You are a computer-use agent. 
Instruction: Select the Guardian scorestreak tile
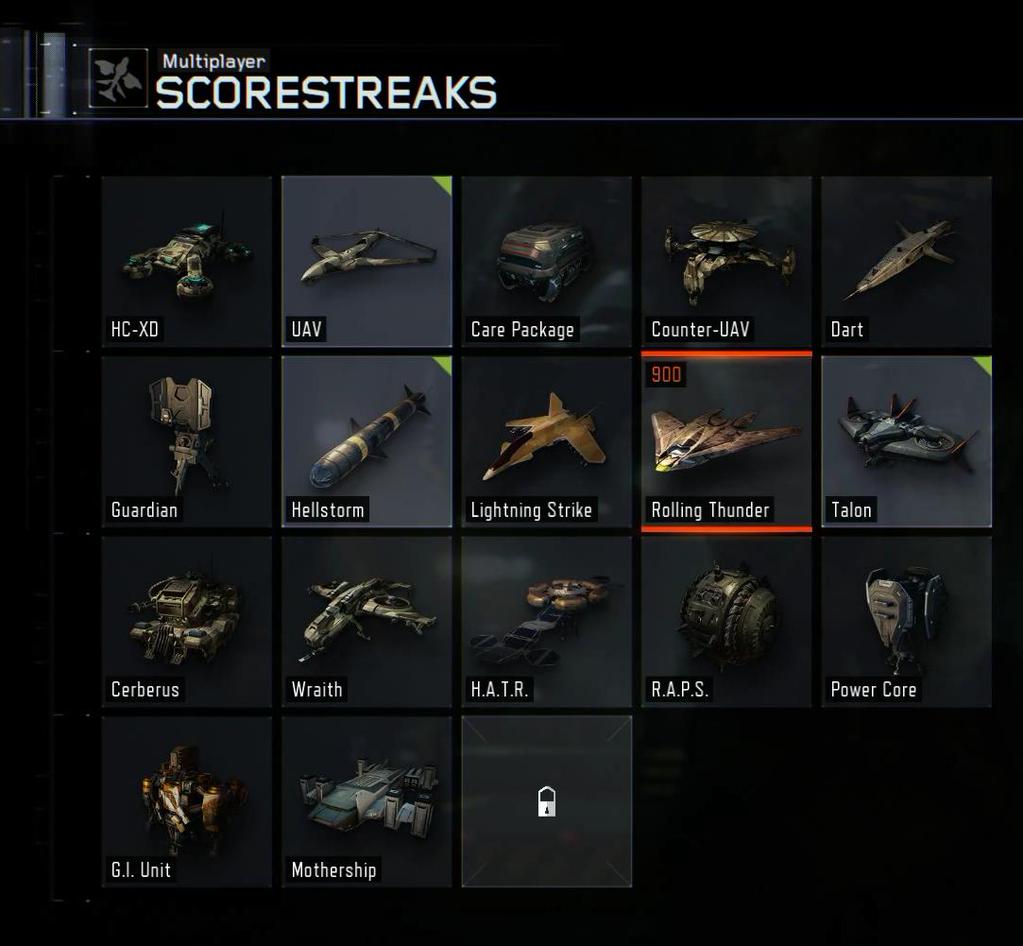[187, 441]
